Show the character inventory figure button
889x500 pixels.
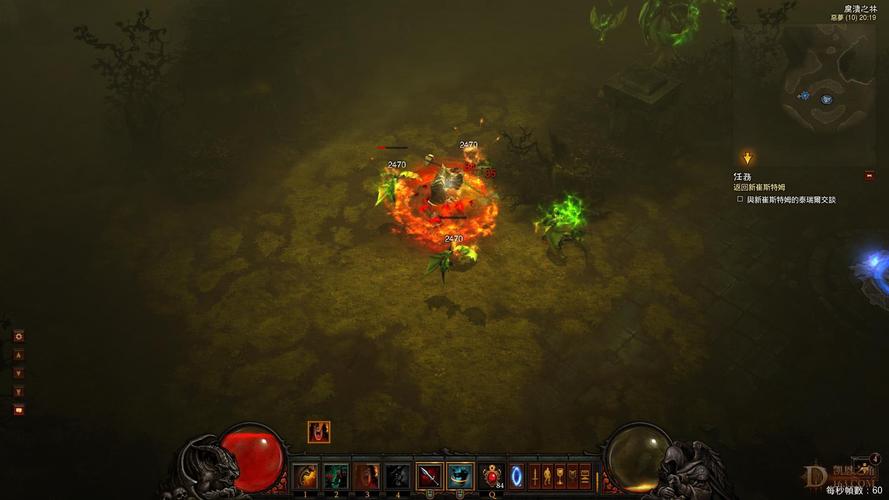[x=548, y=477]
